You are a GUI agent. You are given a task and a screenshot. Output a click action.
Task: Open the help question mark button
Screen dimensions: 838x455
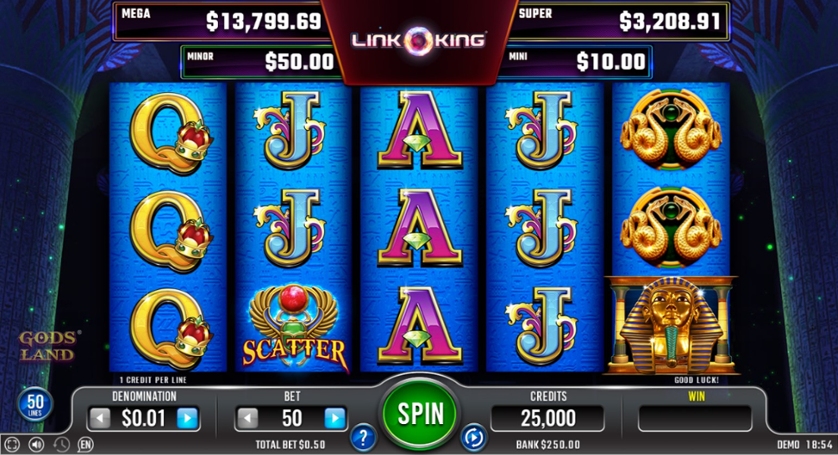pyautogui.click(x=363, y=436)
